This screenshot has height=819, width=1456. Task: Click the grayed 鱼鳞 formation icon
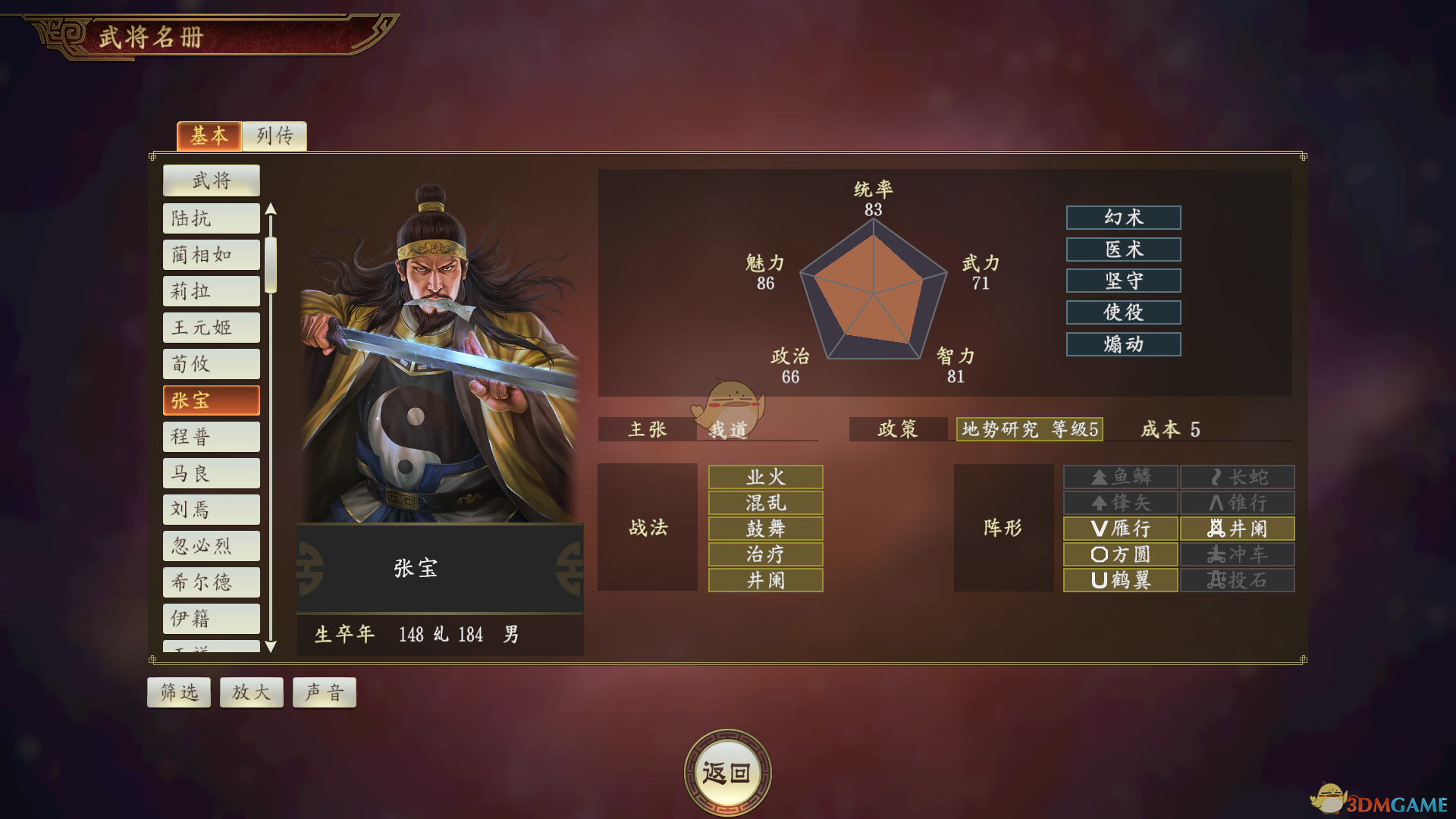tap(1120, 477)
